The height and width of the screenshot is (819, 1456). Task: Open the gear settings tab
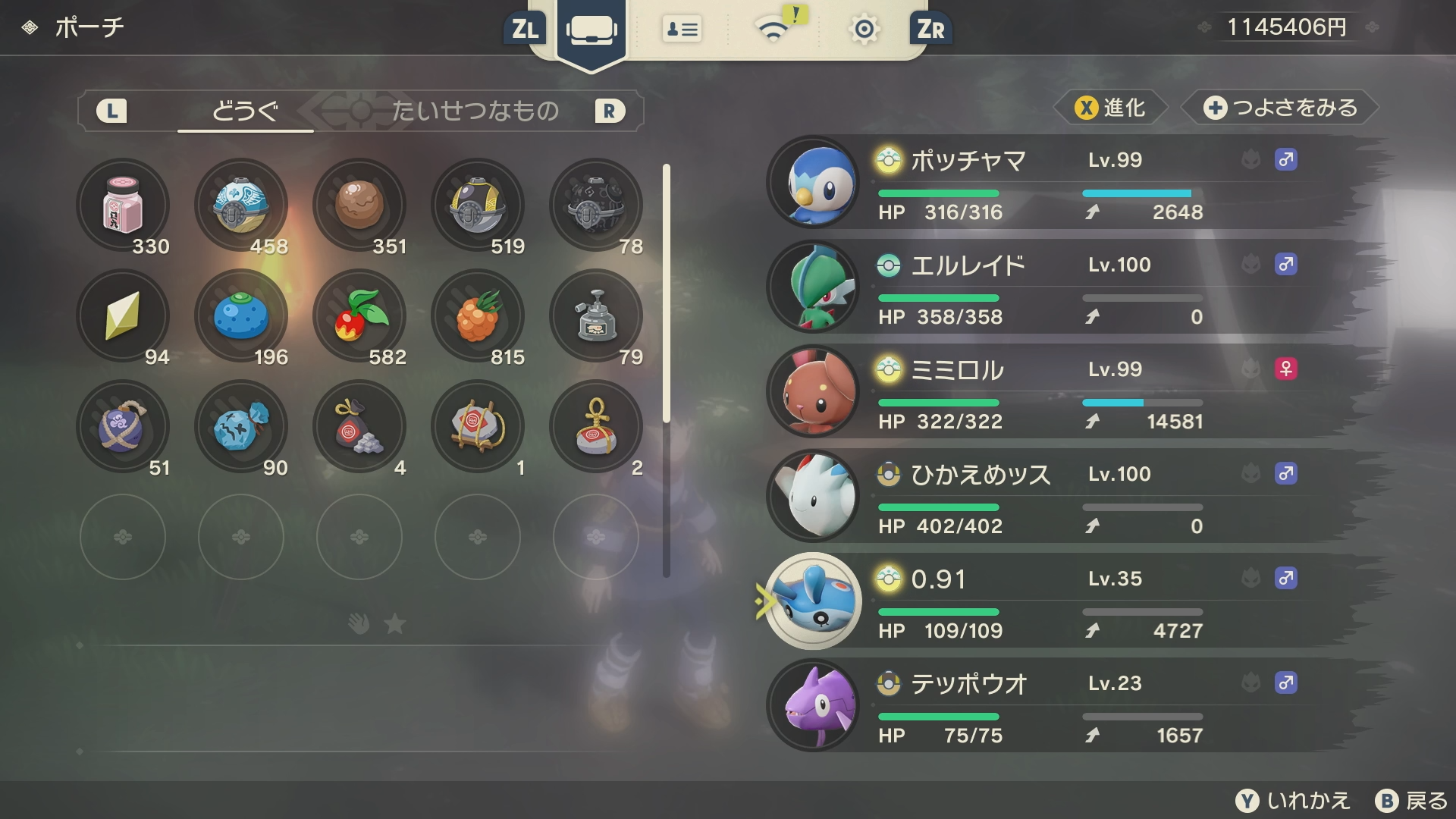click(864, 30)
